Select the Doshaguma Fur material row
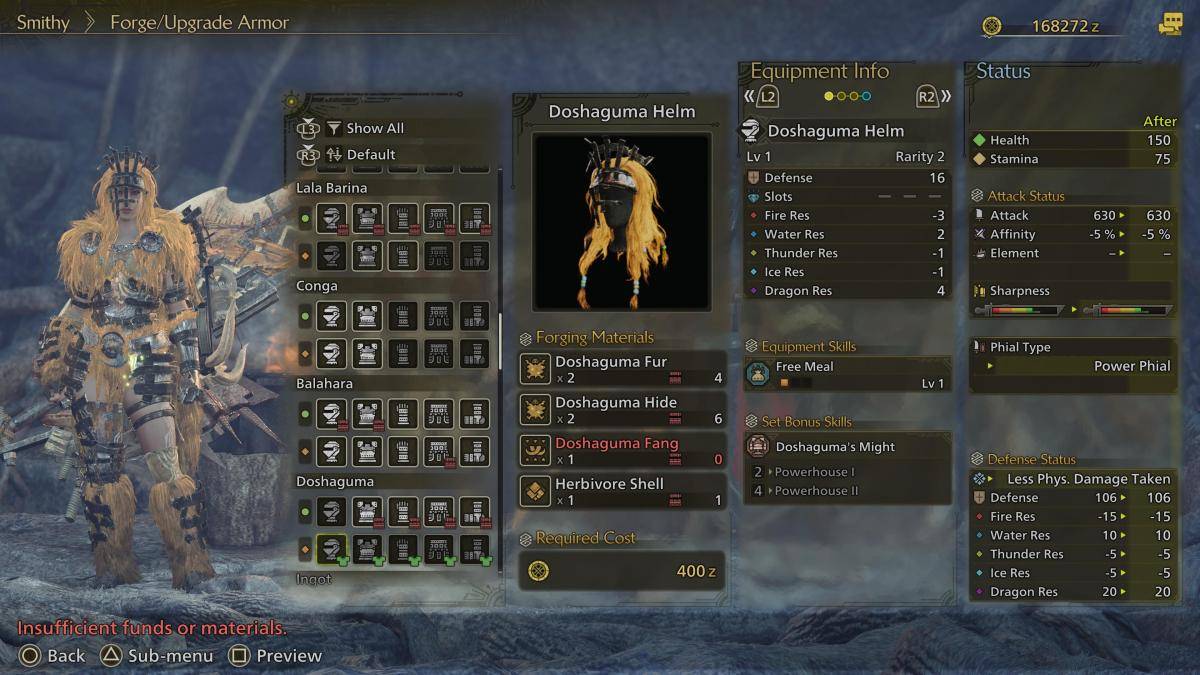Viewport: 1200px width, 675px height. 622,369
